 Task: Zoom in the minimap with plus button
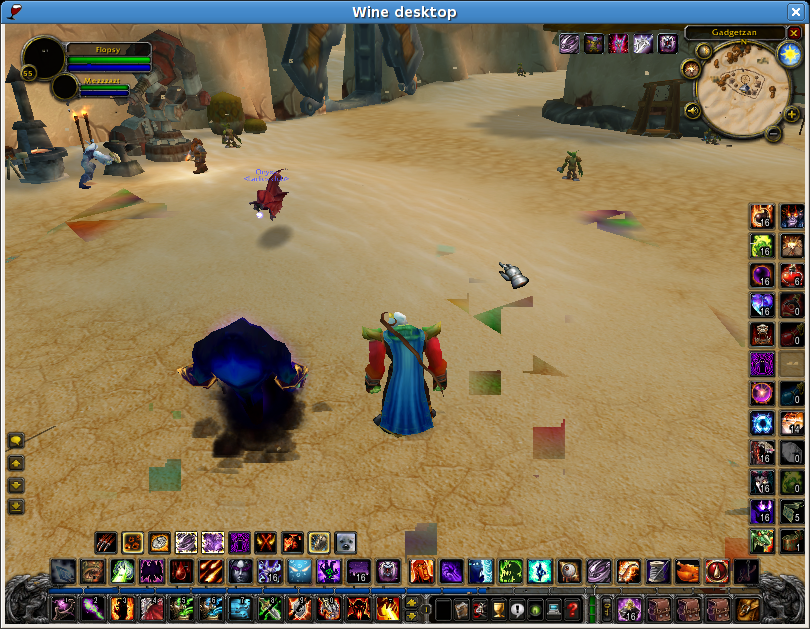(792, 114)
